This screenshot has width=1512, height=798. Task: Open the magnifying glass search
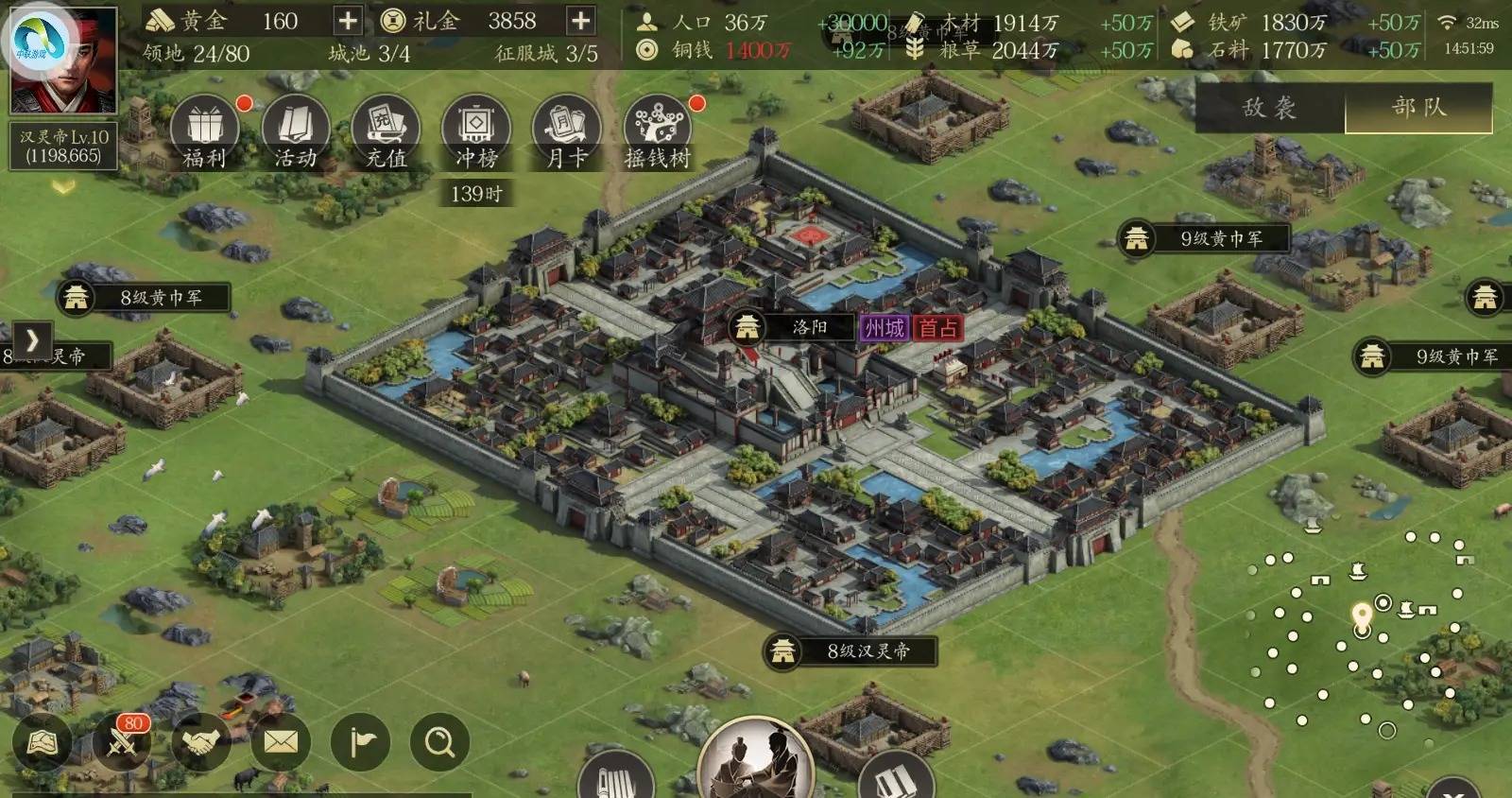(440, 743)
